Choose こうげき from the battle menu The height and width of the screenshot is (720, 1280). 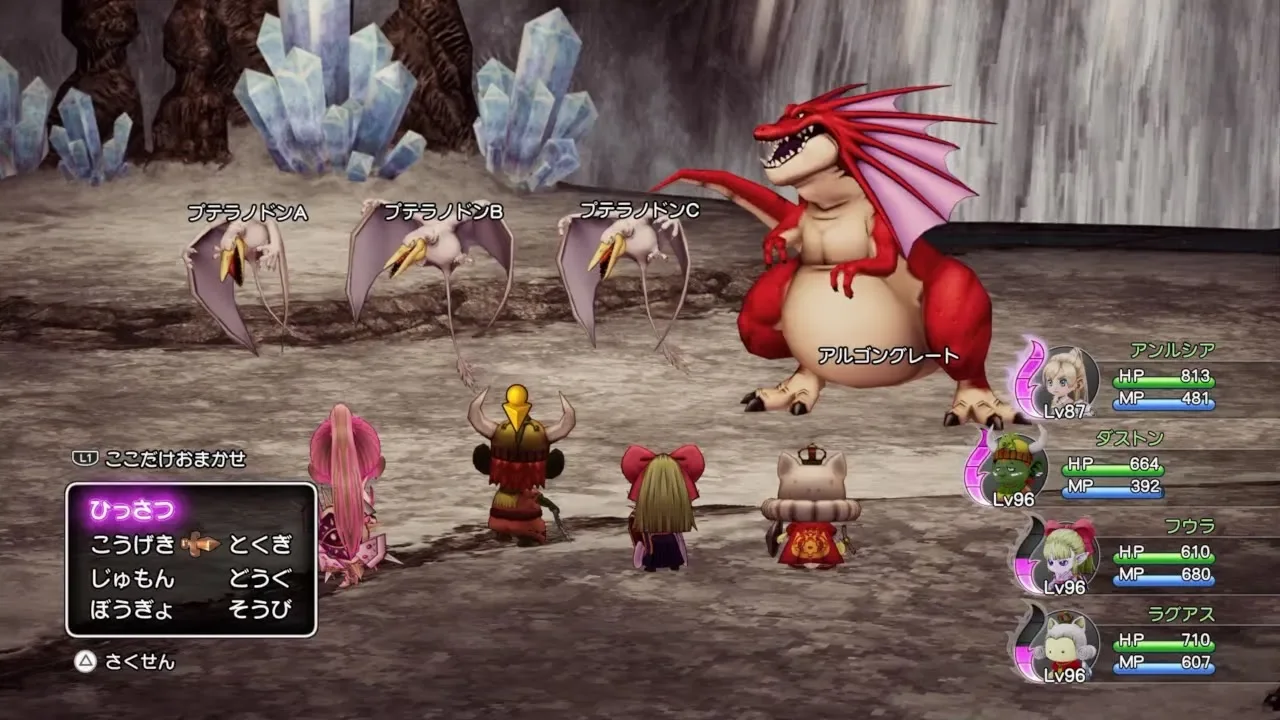click(x=132, y=544)
